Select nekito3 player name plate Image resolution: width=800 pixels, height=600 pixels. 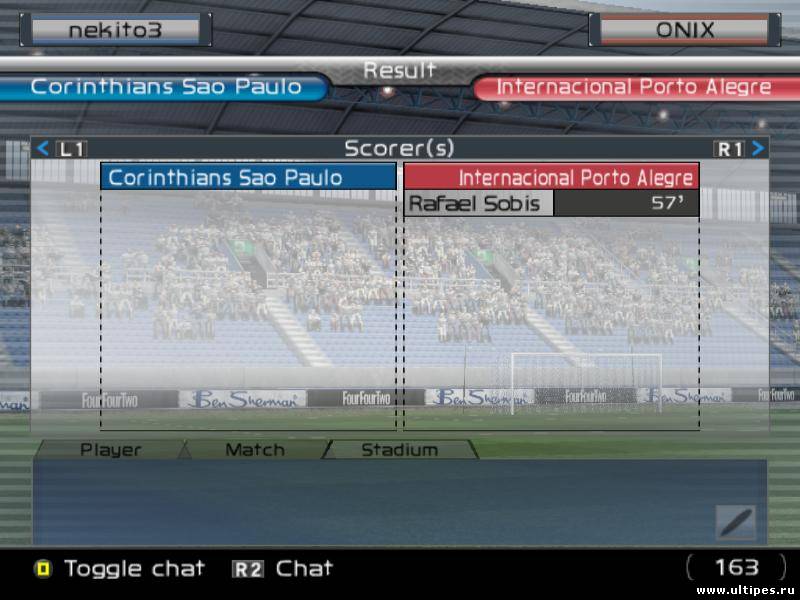tap(115, 30)
